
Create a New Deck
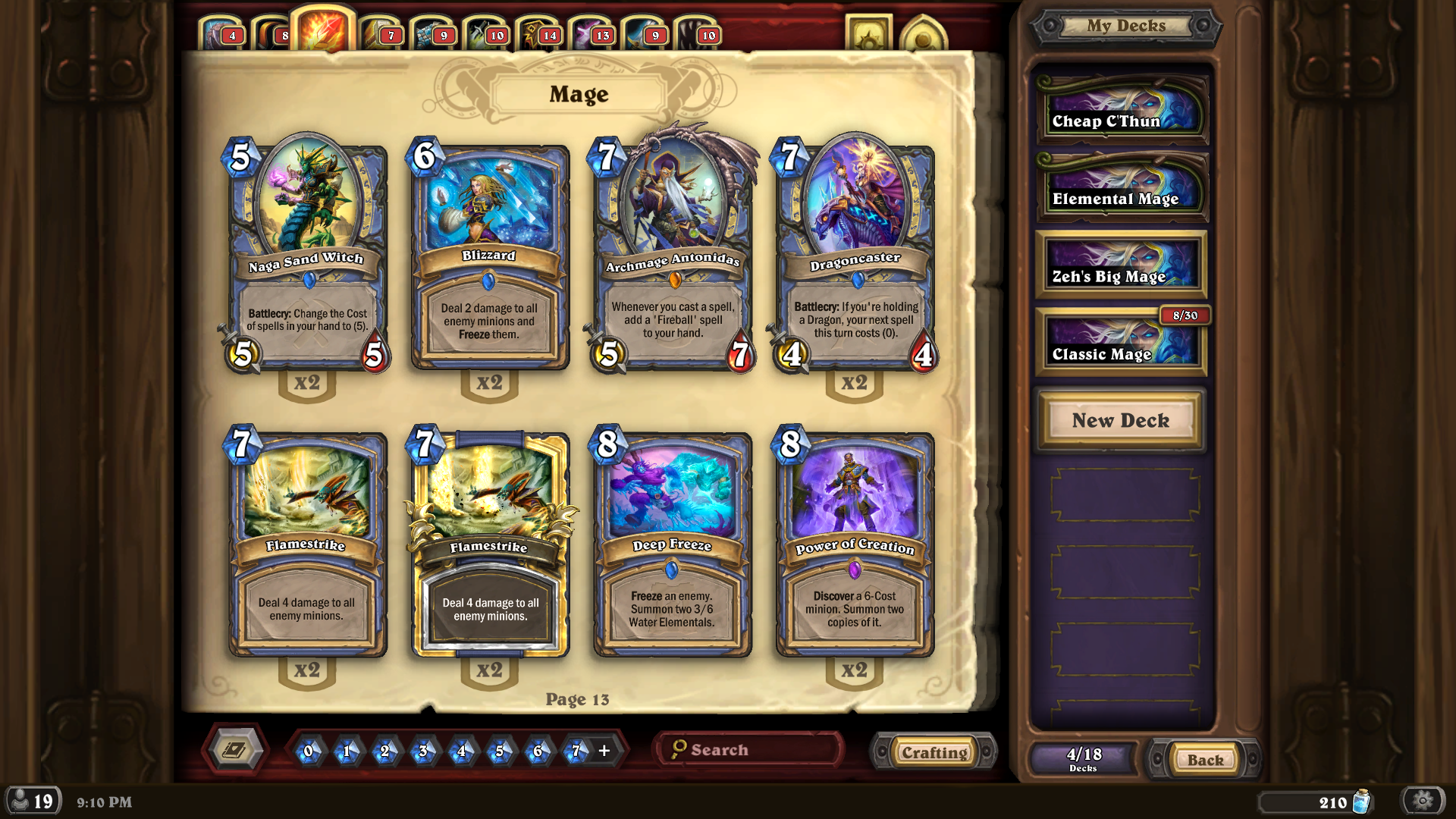pyautogui.click(x=1120, y=420)
